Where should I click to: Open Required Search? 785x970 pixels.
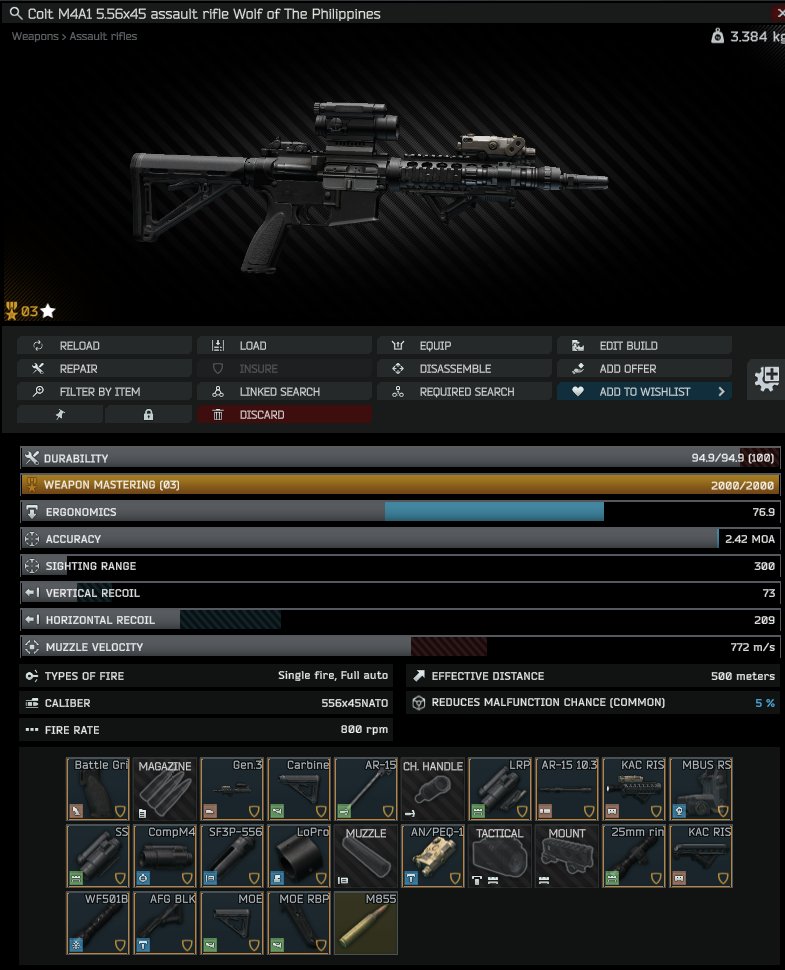tap(464, 392)
